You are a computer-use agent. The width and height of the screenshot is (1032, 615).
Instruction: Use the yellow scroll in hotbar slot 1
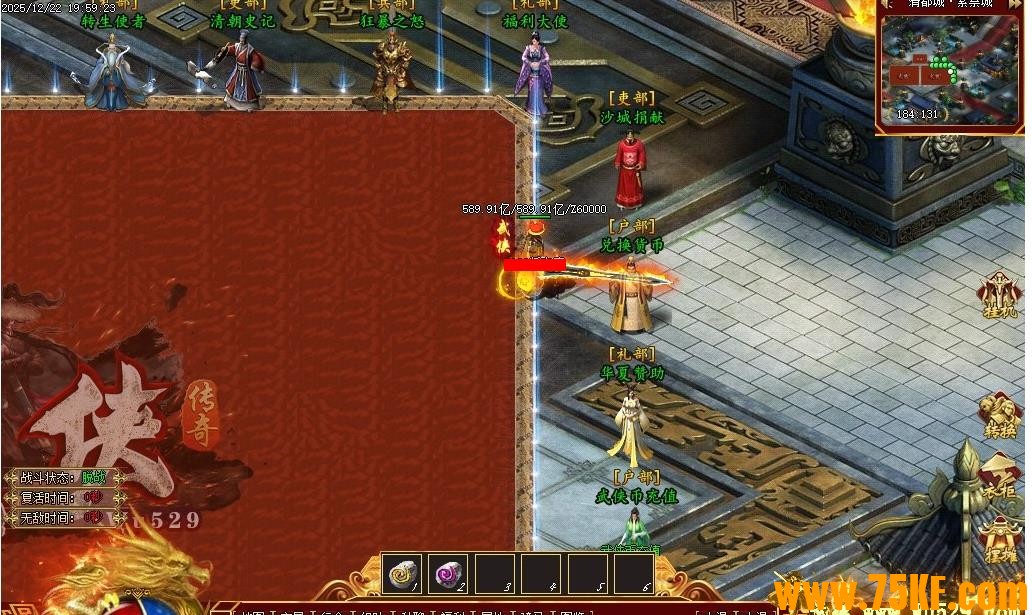pos(403,574)
